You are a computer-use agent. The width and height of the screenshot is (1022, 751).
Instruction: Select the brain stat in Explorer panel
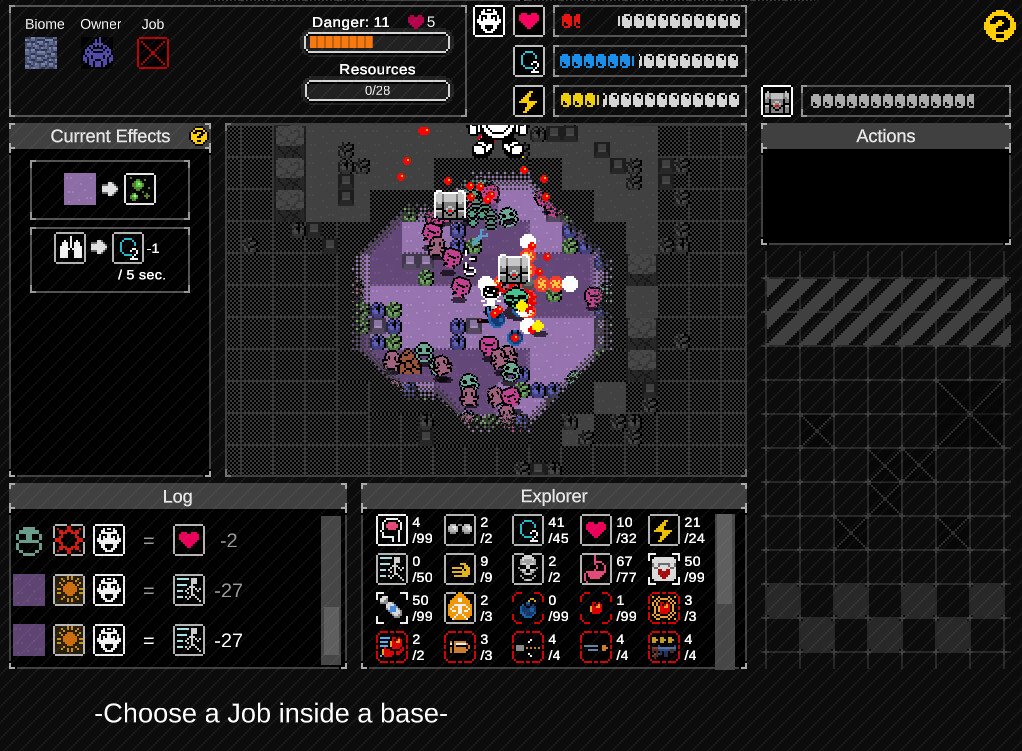click(x=391, y=529)
